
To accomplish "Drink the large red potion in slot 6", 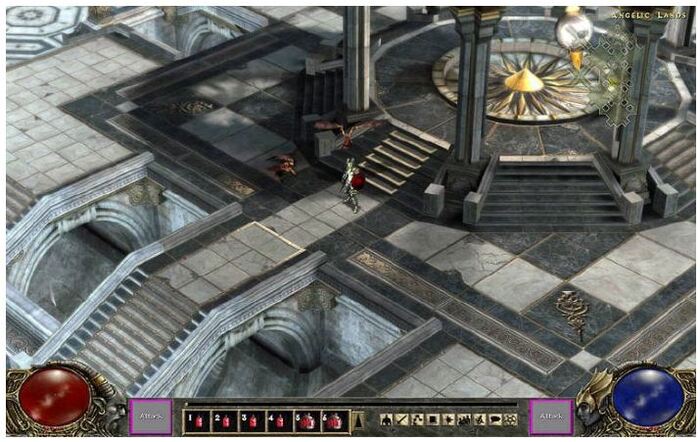I will click(x=334, y=420).
